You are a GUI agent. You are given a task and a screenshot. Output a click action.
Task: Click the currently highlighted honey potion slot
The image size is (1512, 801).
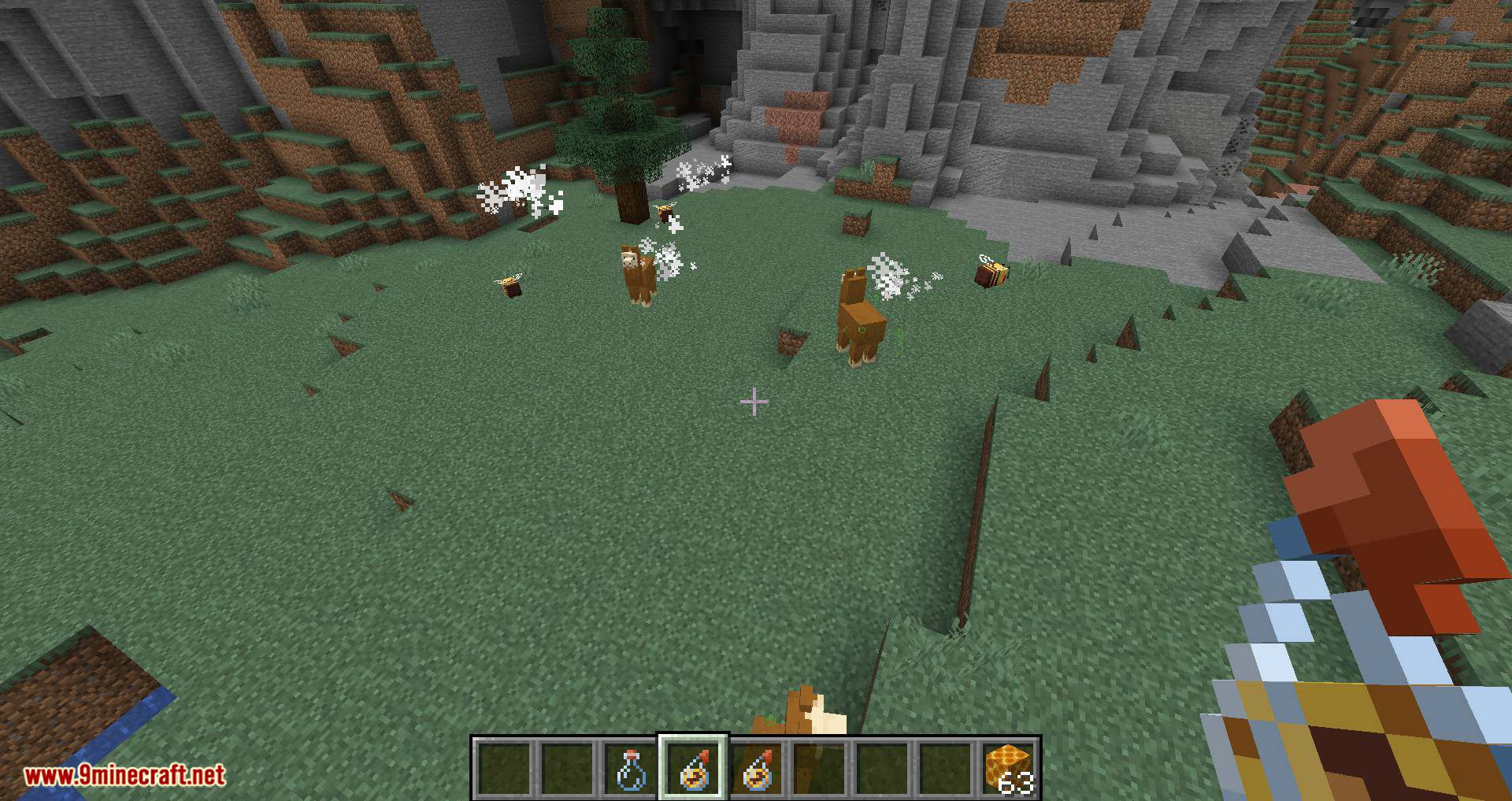point(693,769)
